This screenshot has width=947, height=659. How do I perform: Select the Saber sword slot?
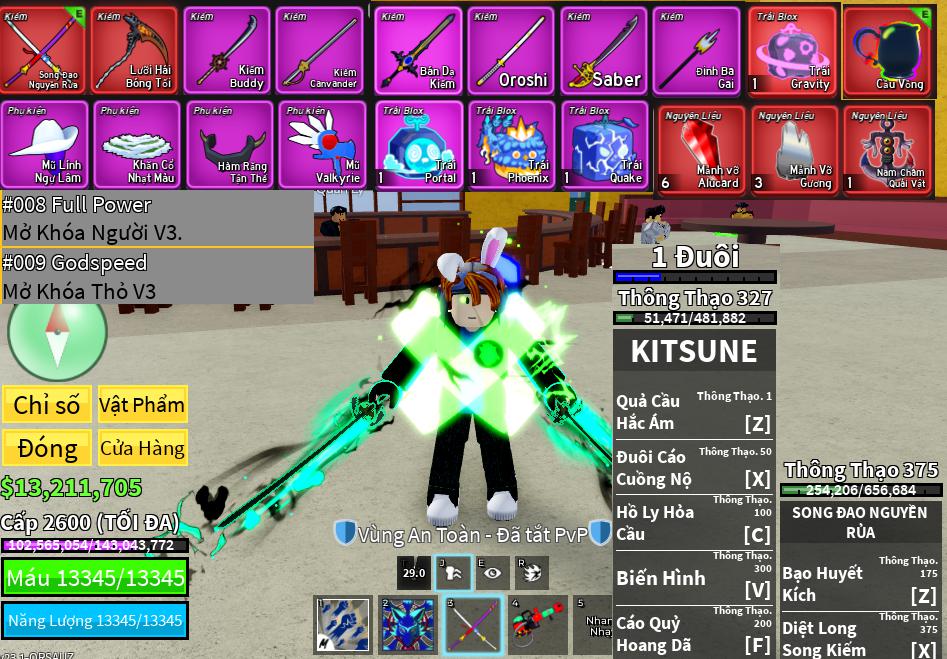click(x=603, y=50)
